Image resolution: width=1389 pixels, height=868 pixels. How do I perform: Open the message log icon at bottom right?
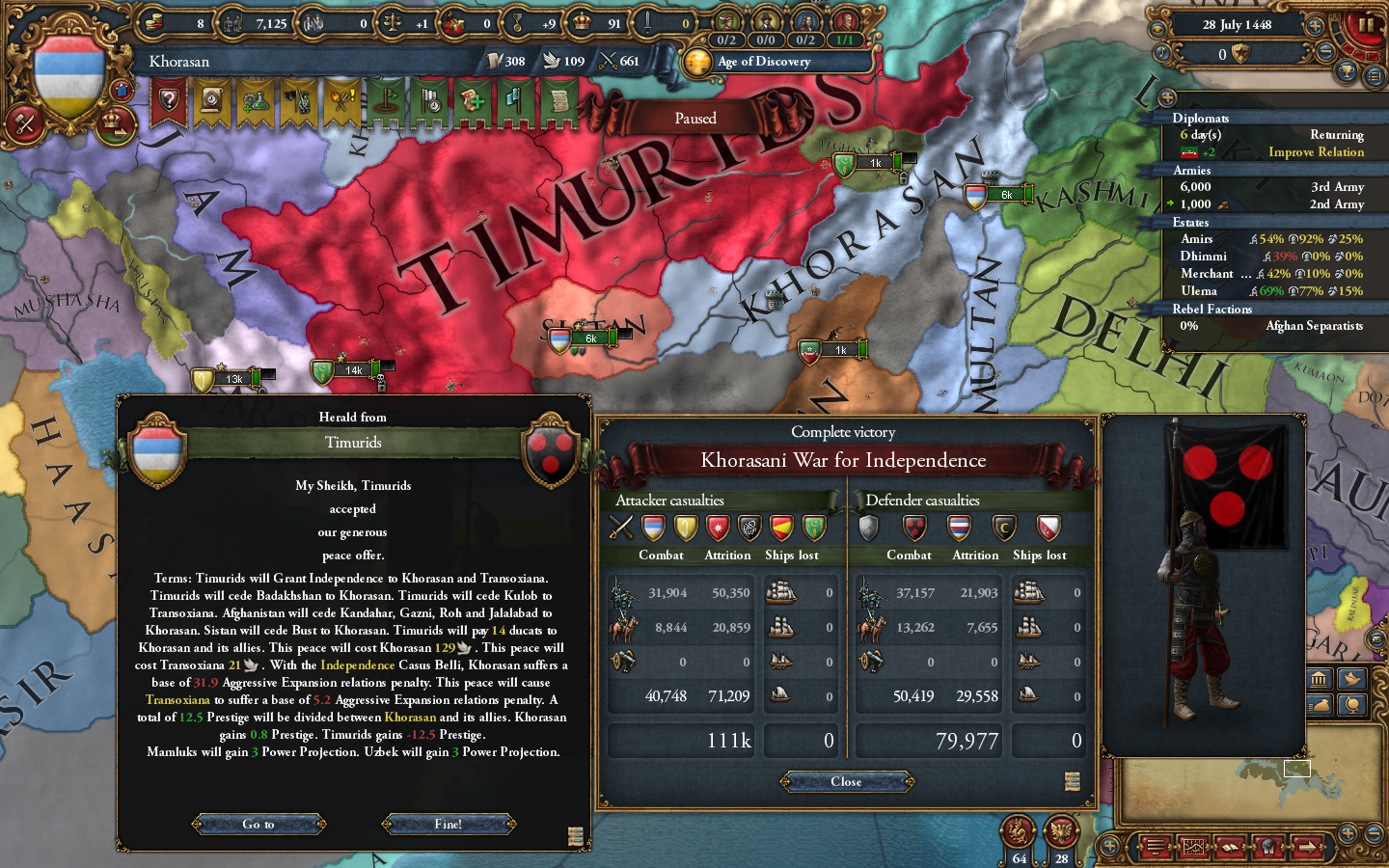(1156, 847)
